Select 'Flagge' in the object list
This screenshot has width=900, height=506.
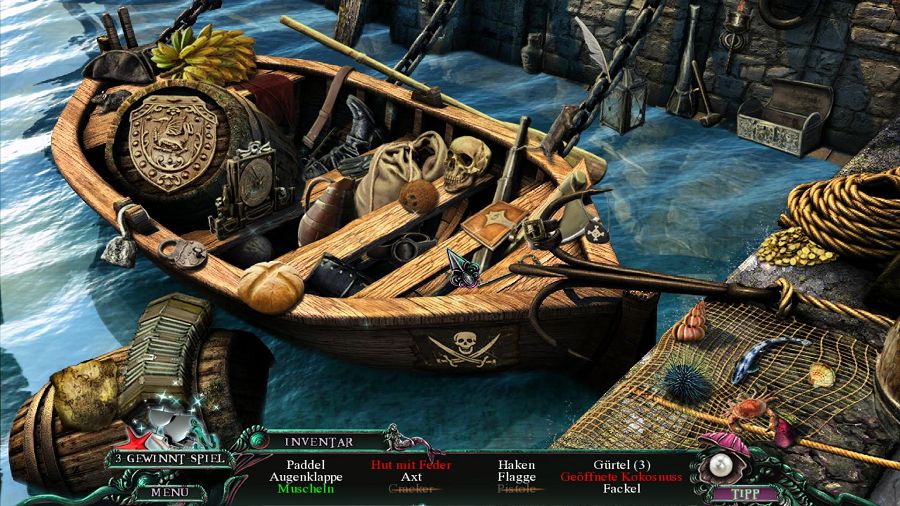coord(516,477)
